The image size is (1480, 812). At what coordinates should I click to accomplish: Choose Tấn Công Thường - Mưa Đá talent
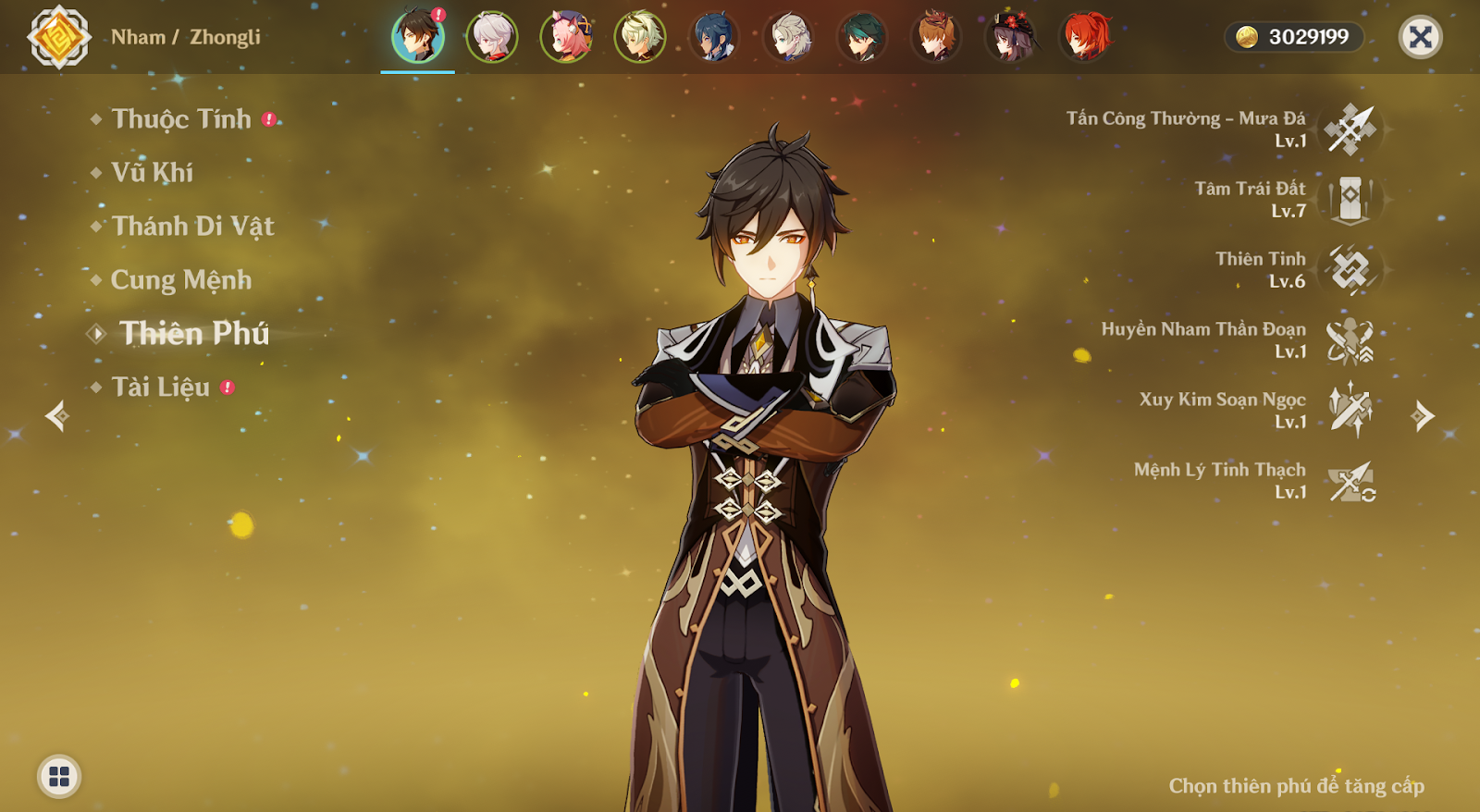coord(1350,129)
